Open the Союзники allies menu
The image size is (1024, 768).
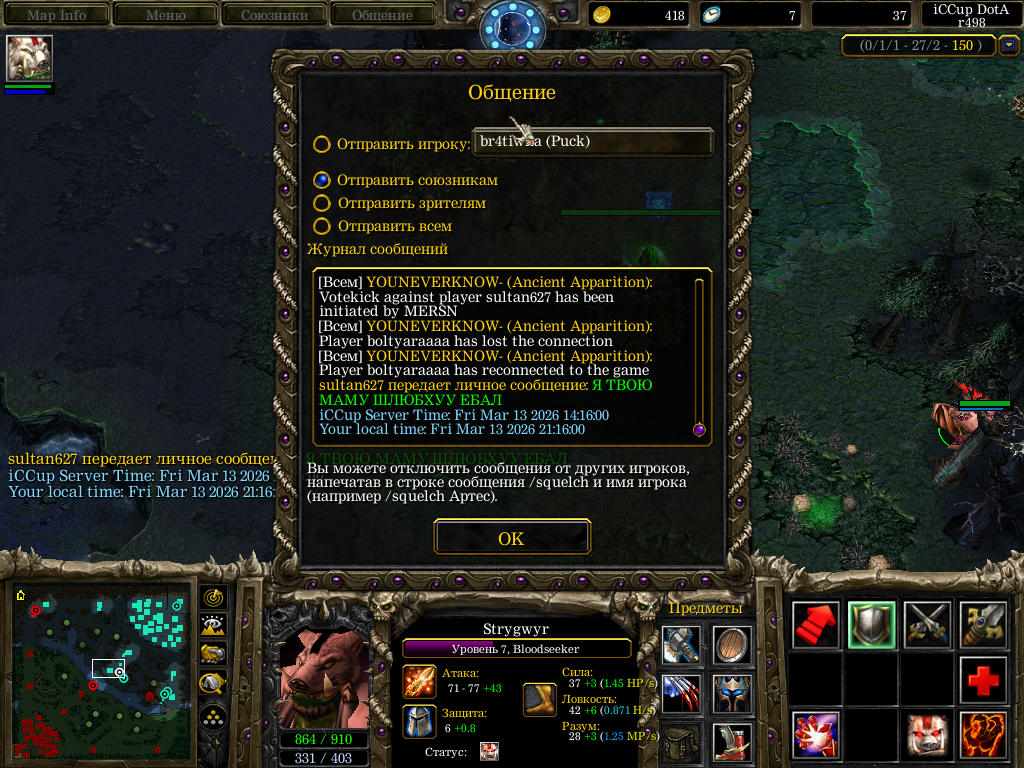[x=274, y=15]
